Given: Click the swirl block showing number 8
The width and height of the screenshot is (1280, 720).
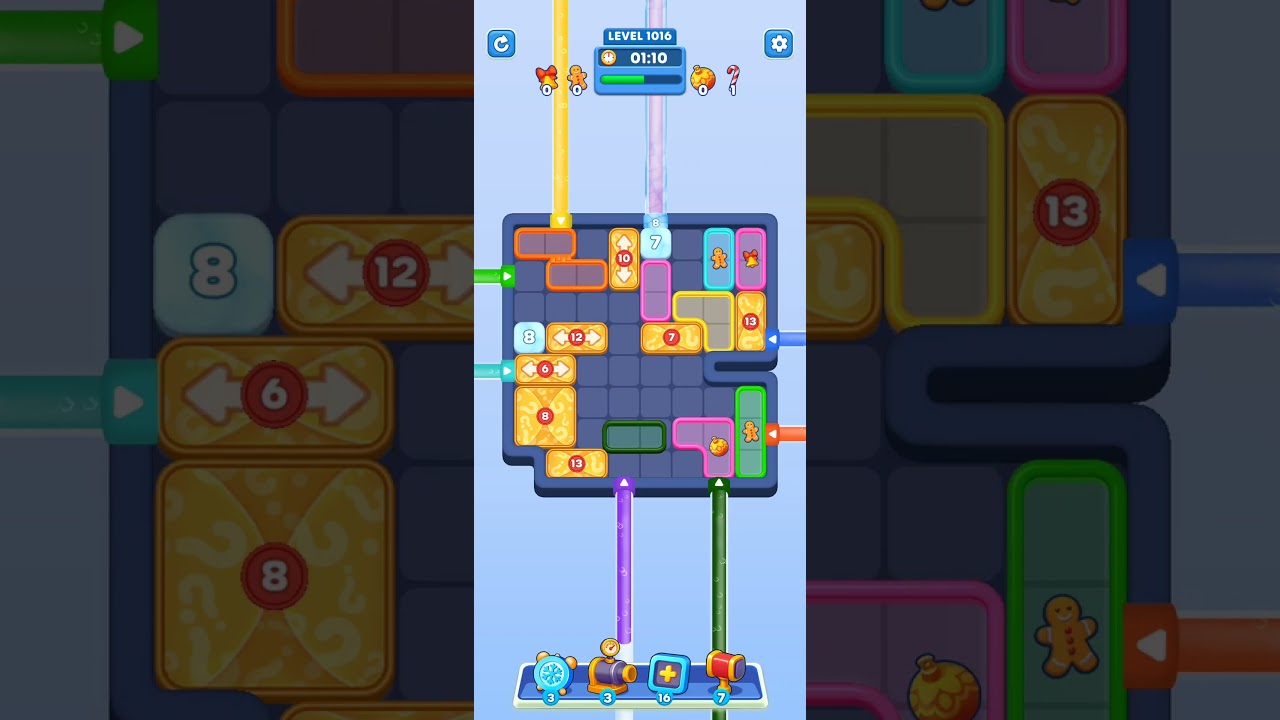Looking at the screenshot, I should pyautogui.click(x=543, y=415).
